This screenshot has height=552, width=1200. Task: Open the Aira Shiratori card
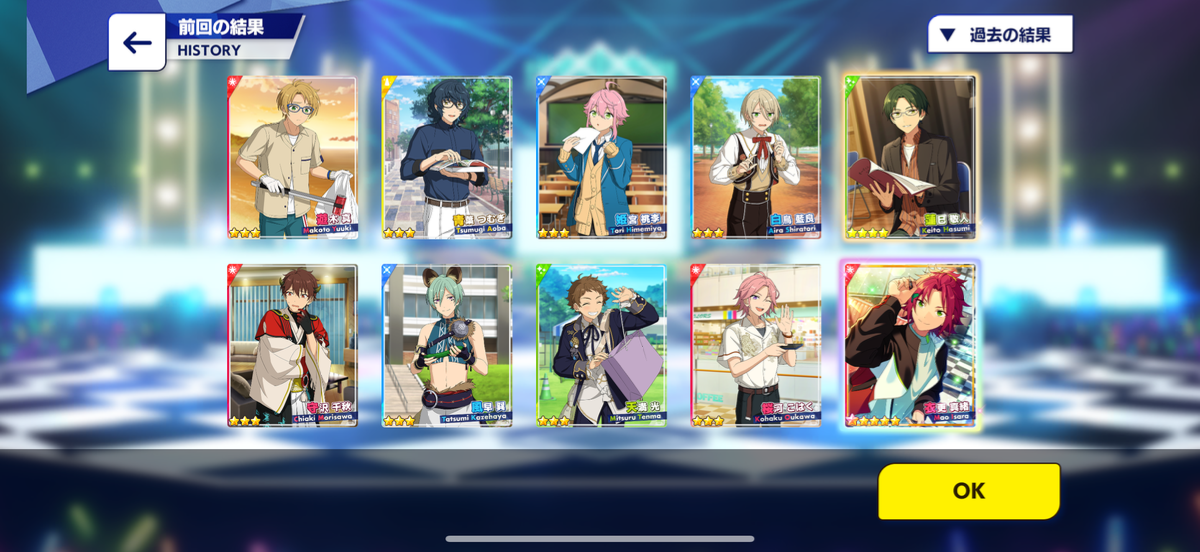(756, 158)
